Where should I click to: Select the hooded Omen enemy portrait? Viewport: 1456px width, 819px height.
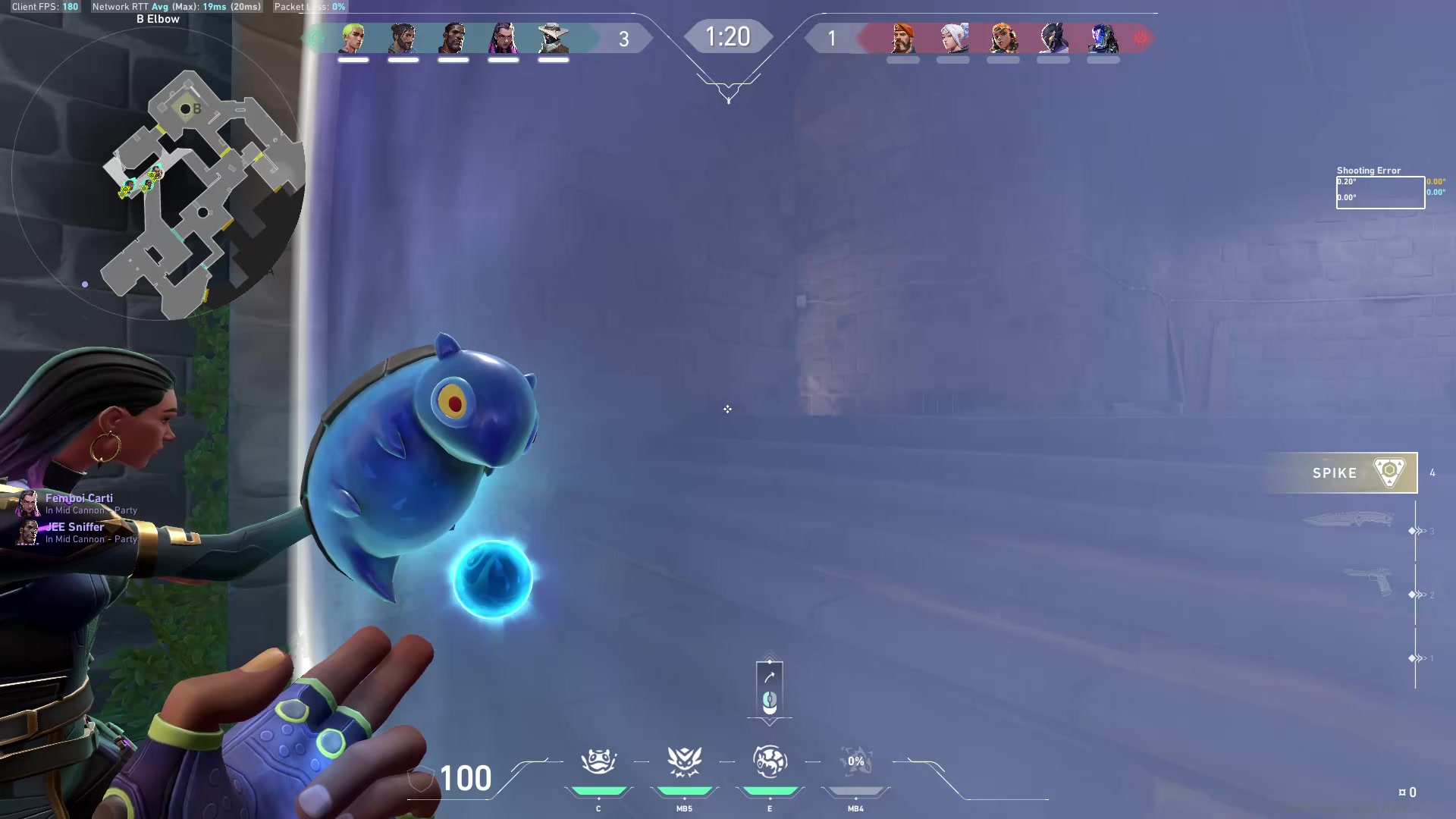pyautogui.click(x=1053, y=38)
